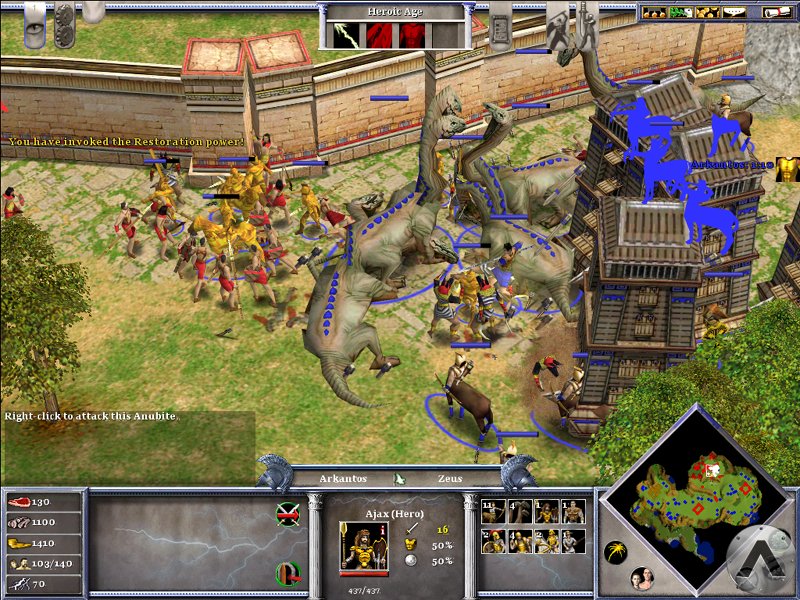Click the red crossed-circle command icon
This screenshot has height=600, width=800.
pyautogui.click(x=287, y=513)
